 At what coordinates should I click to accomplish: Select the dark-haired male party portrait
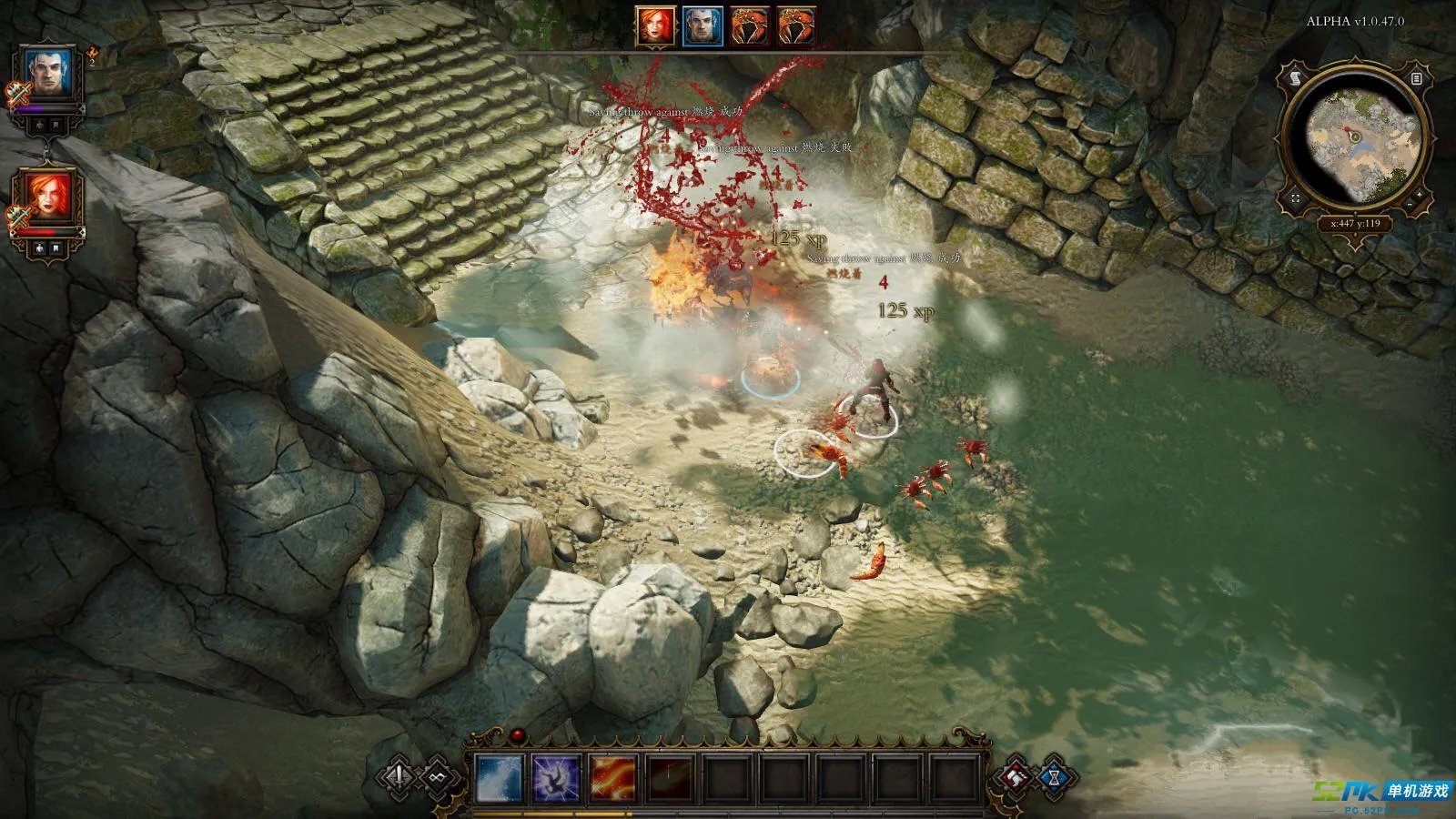48,75
